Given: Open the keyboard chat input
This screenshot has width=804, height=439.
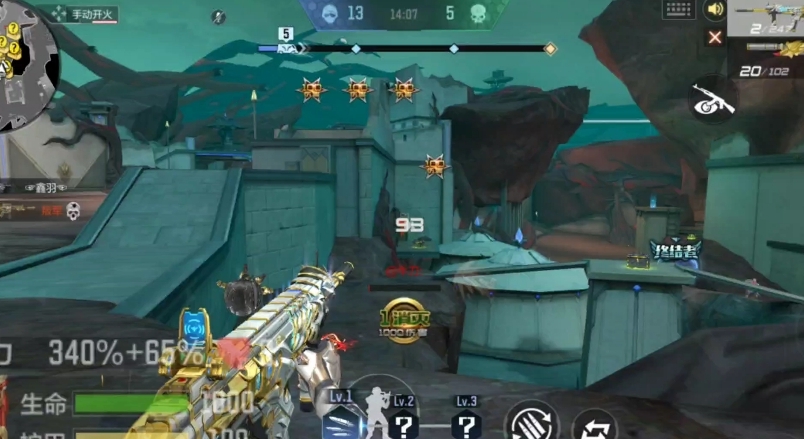Looking at the screenshot, I should [679, 10].
